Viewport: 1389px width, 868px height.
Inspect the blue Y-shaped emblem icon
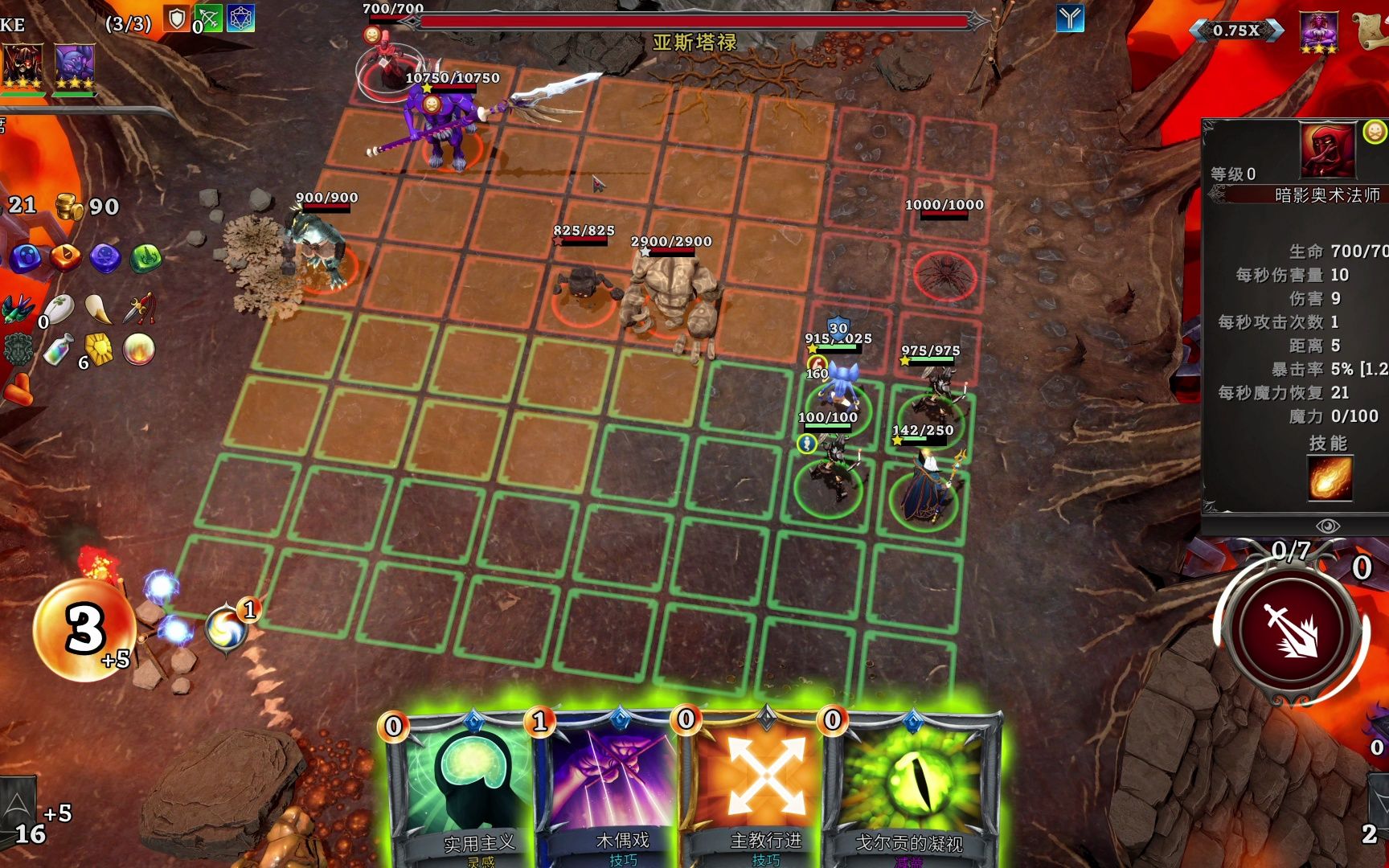click(x=1070, y=18)
